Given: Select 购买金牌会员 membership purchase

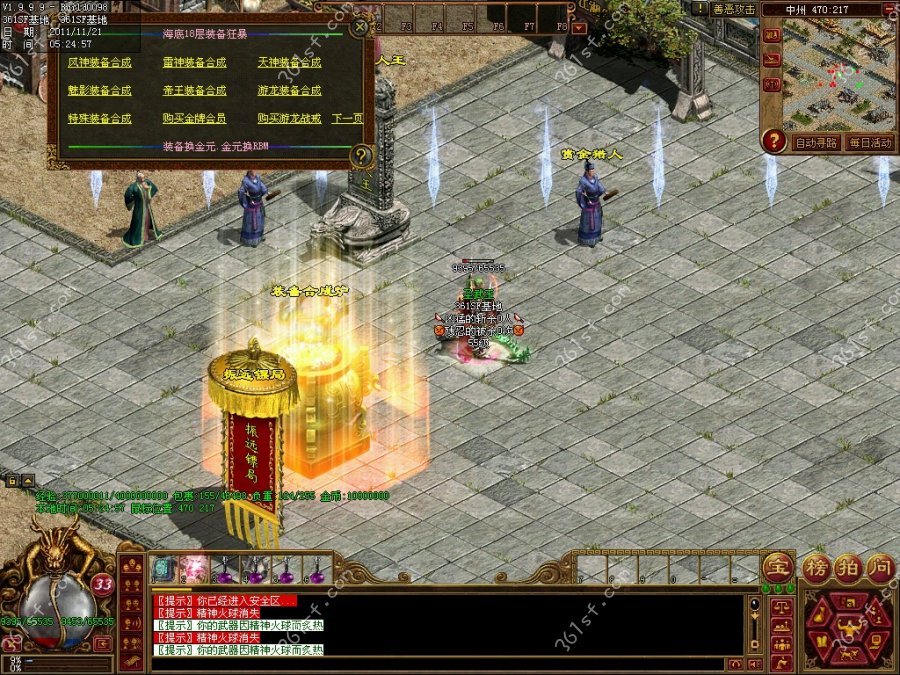Looking at the screenshot, I should pos(194,118).
